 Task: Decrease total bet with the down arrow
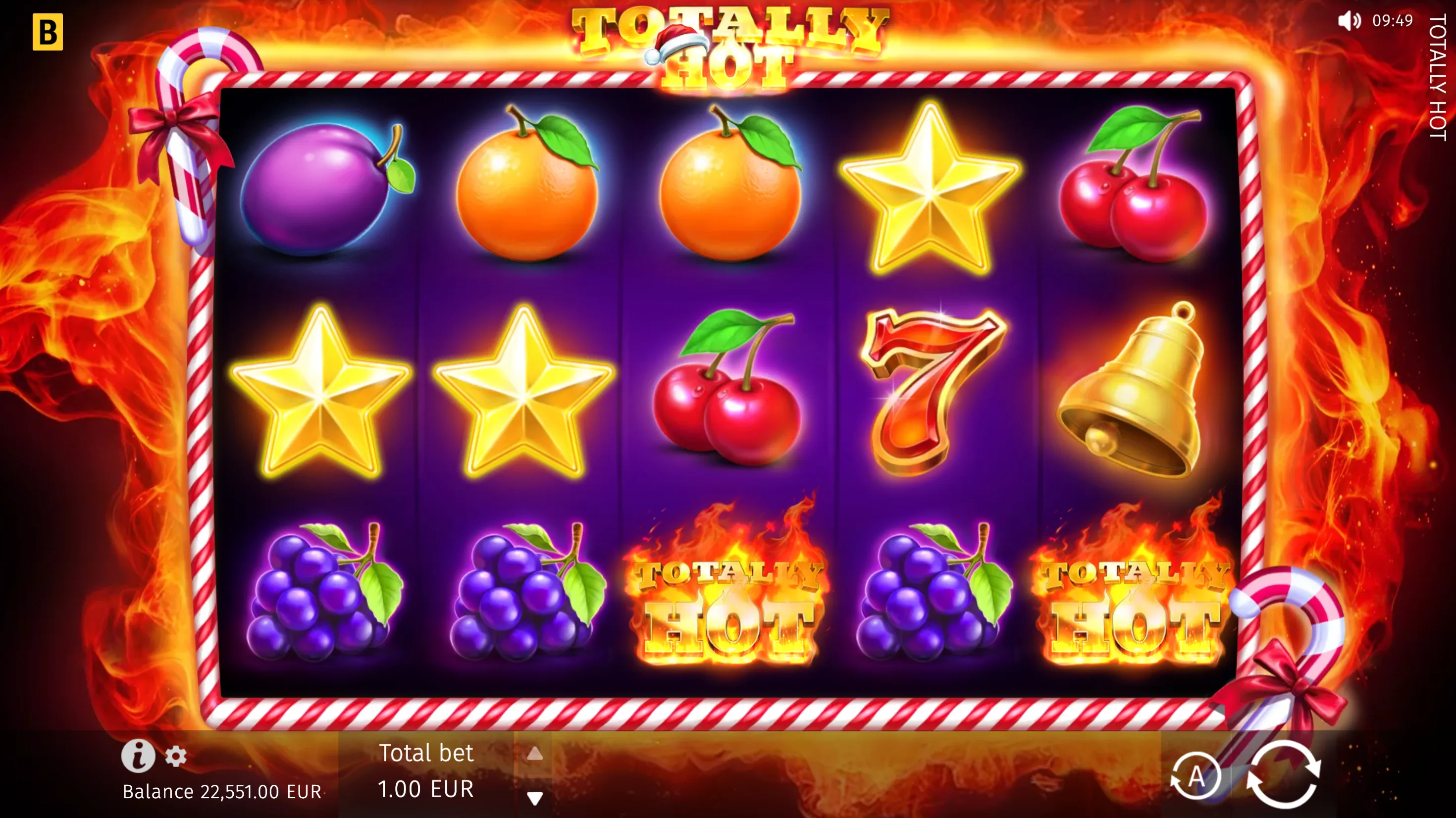click(535, 798)
